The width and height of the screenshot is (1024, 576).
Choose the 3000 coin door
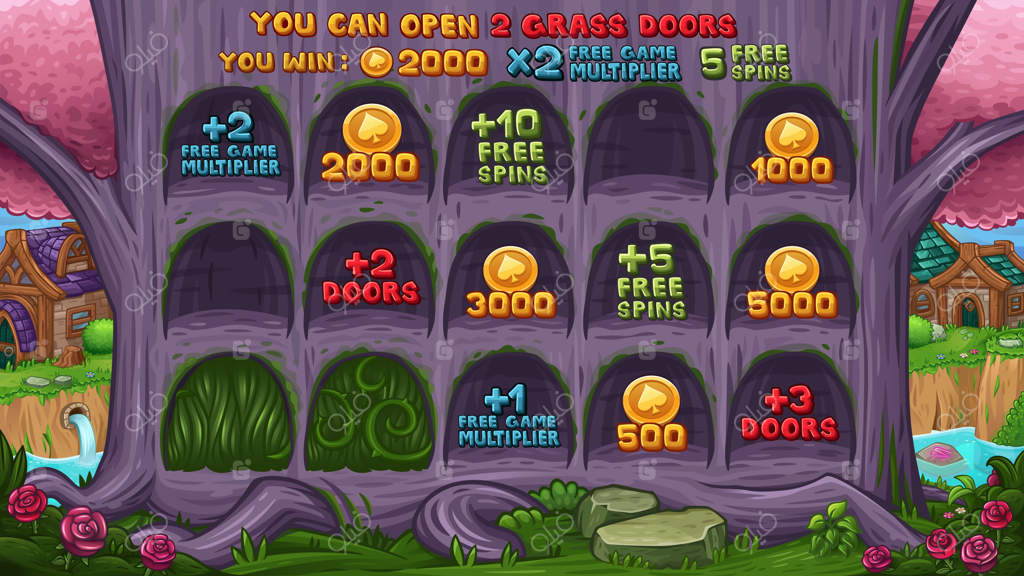click(510, 283)
